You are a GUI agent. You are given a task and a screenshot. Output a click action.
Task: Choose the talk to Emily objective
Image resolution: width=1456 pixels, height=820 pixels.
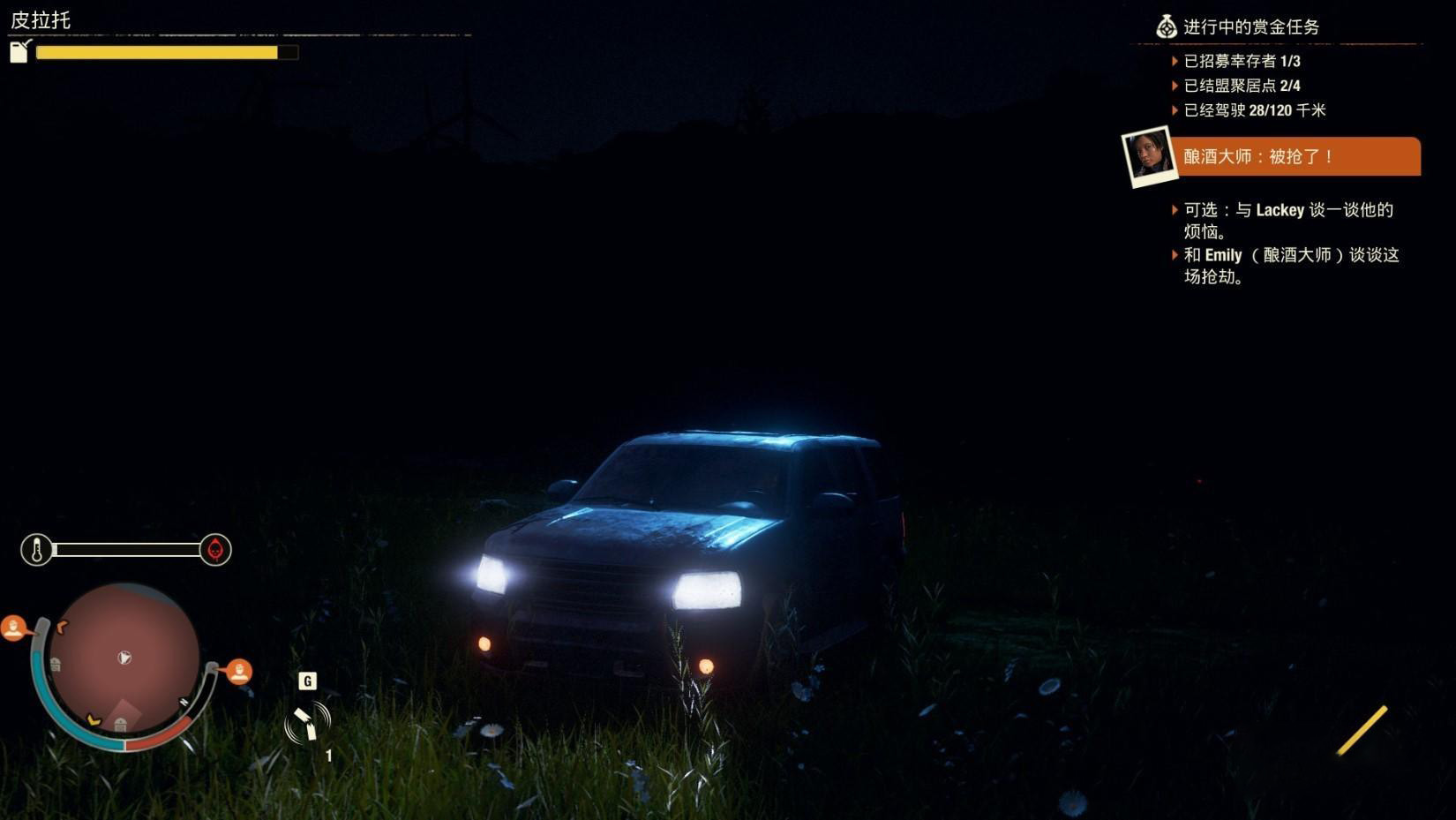point(1290,266)
